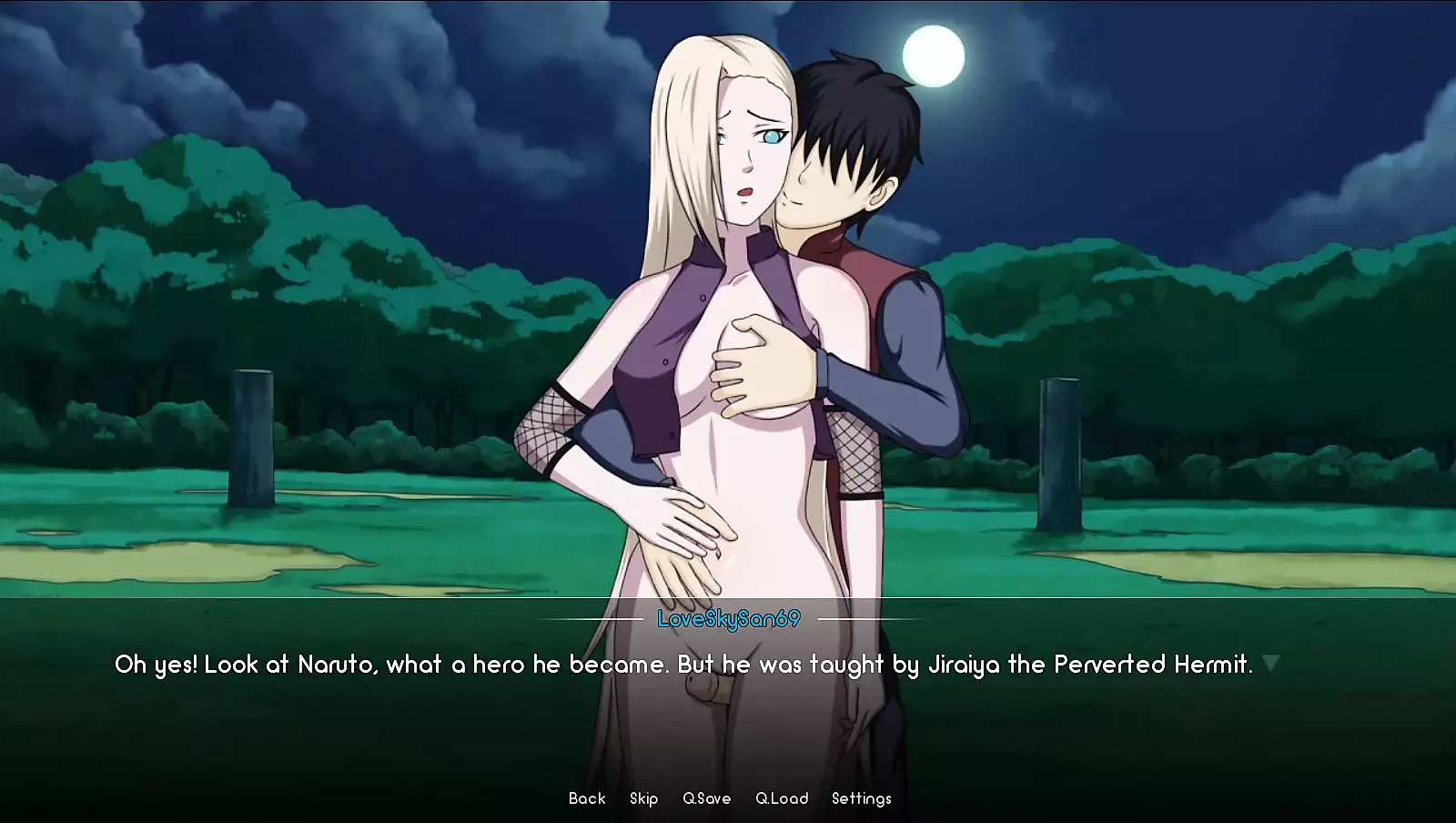Load the quick save with Q.Load
The width and height of the screenshot is (1456, 823).
782,798
